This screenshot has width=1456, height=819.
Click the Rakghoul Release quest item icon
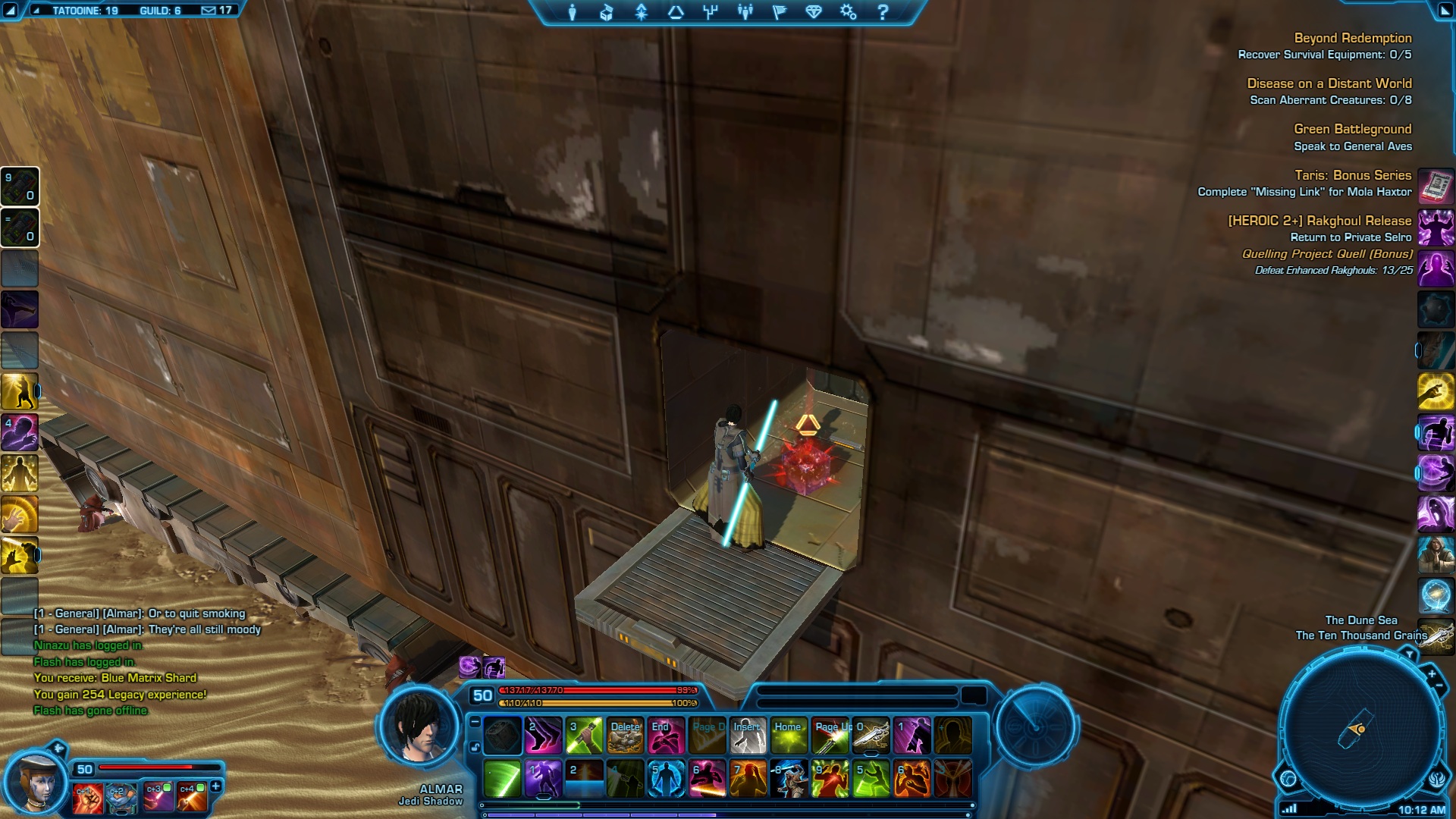click(1436, 227)
